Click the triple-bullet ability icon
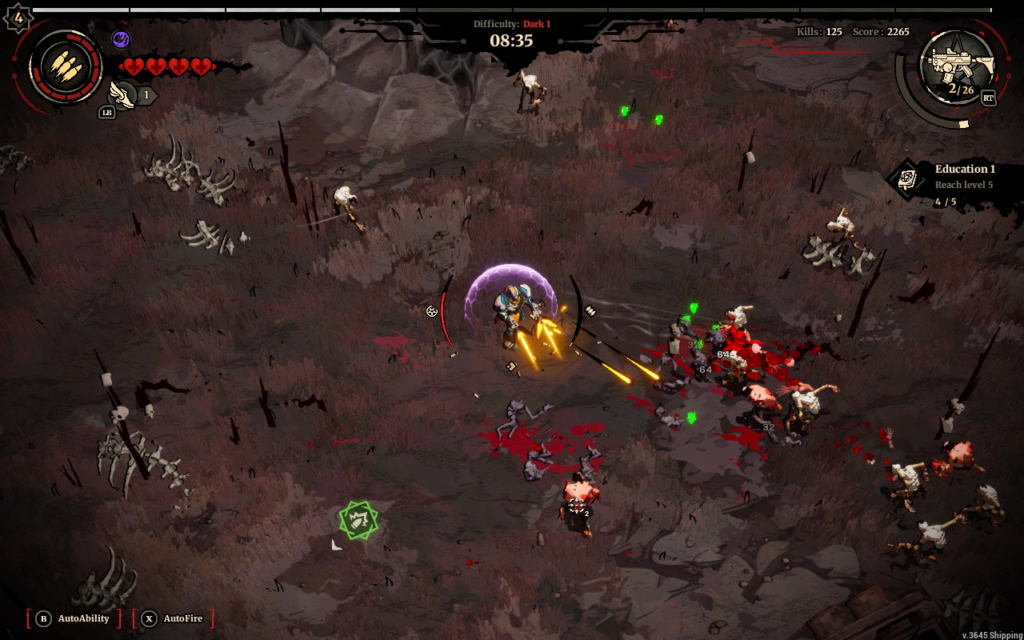The height and width of the screenshot is (640, 1024). [65, 65]
